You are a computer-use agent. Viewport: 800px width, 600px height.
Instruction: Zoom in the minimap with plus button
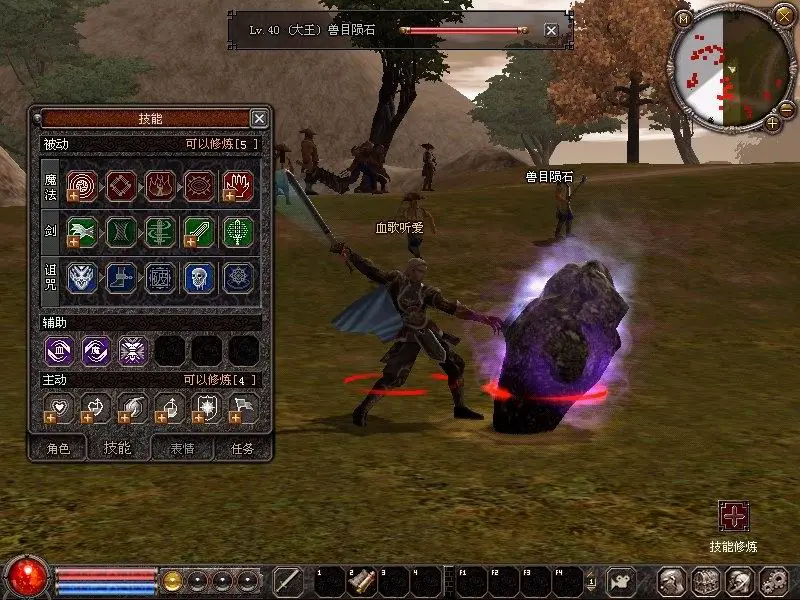(x=772, y=123)
